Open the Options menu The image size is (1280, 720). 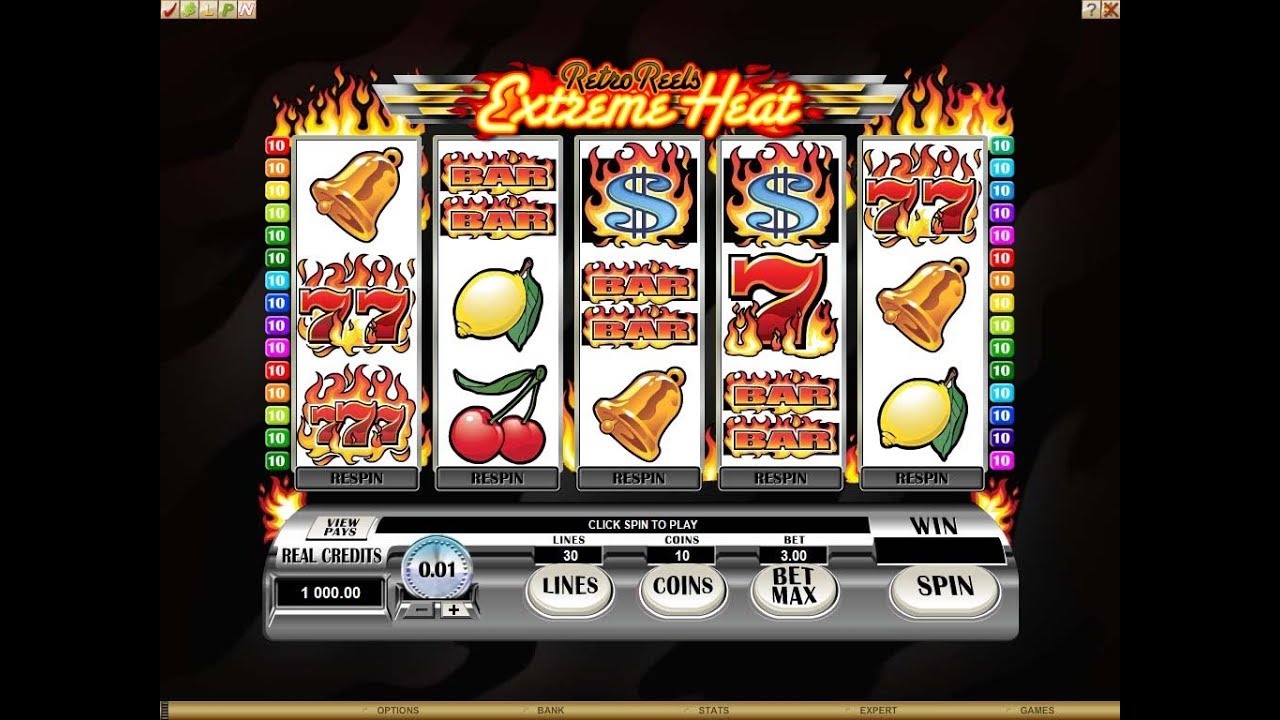(397, 711)
